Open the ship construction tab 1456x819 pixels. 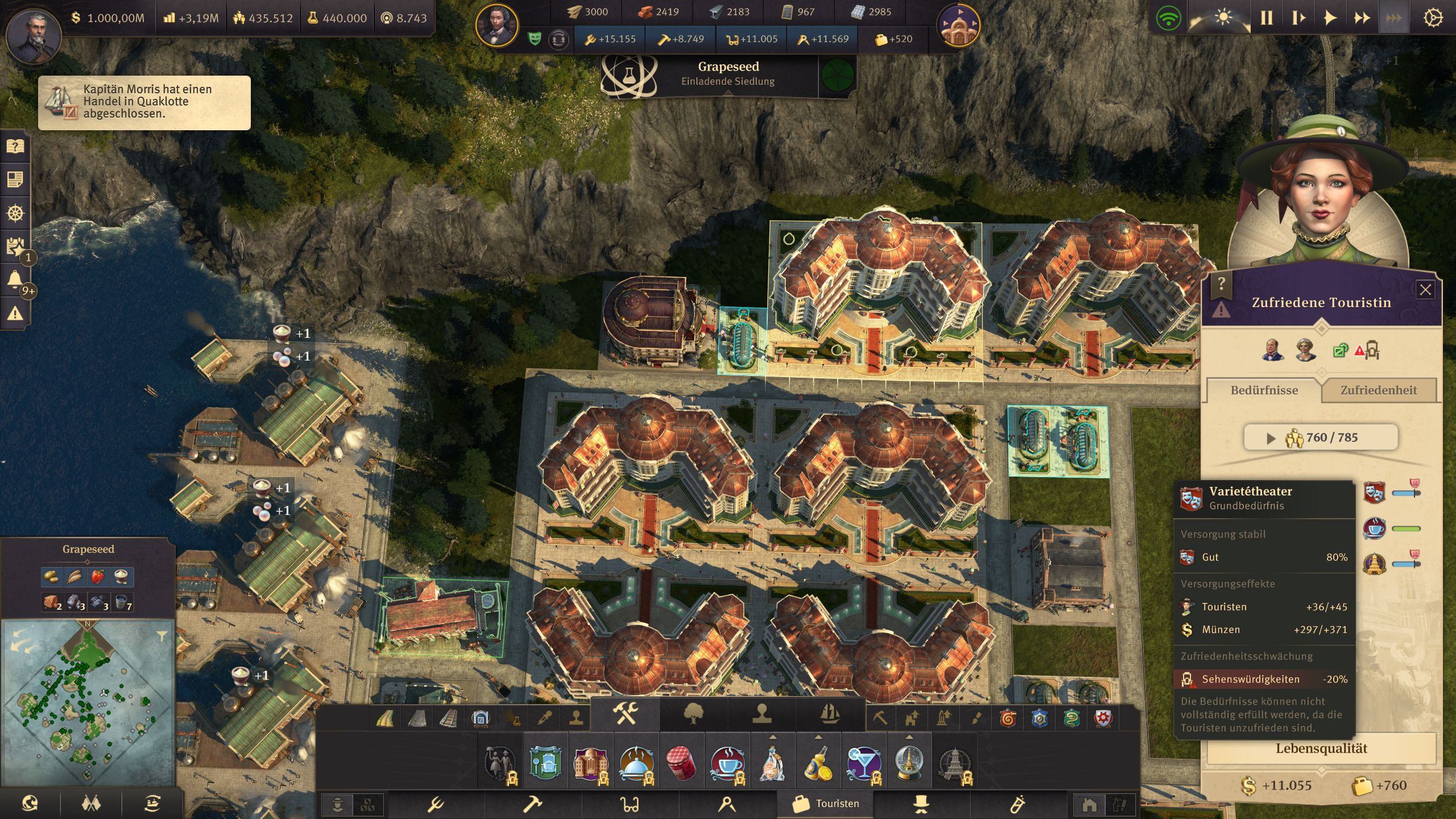(x=830, y=714)
